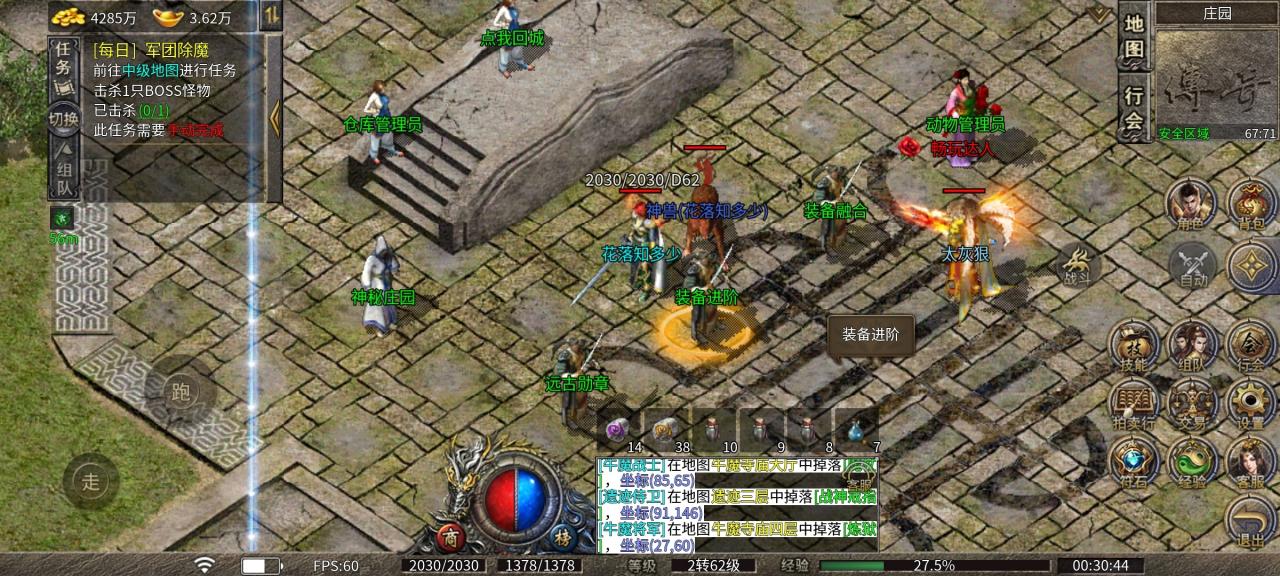
Task: Click the 退出 exit button
Action: pos(1250,523)
